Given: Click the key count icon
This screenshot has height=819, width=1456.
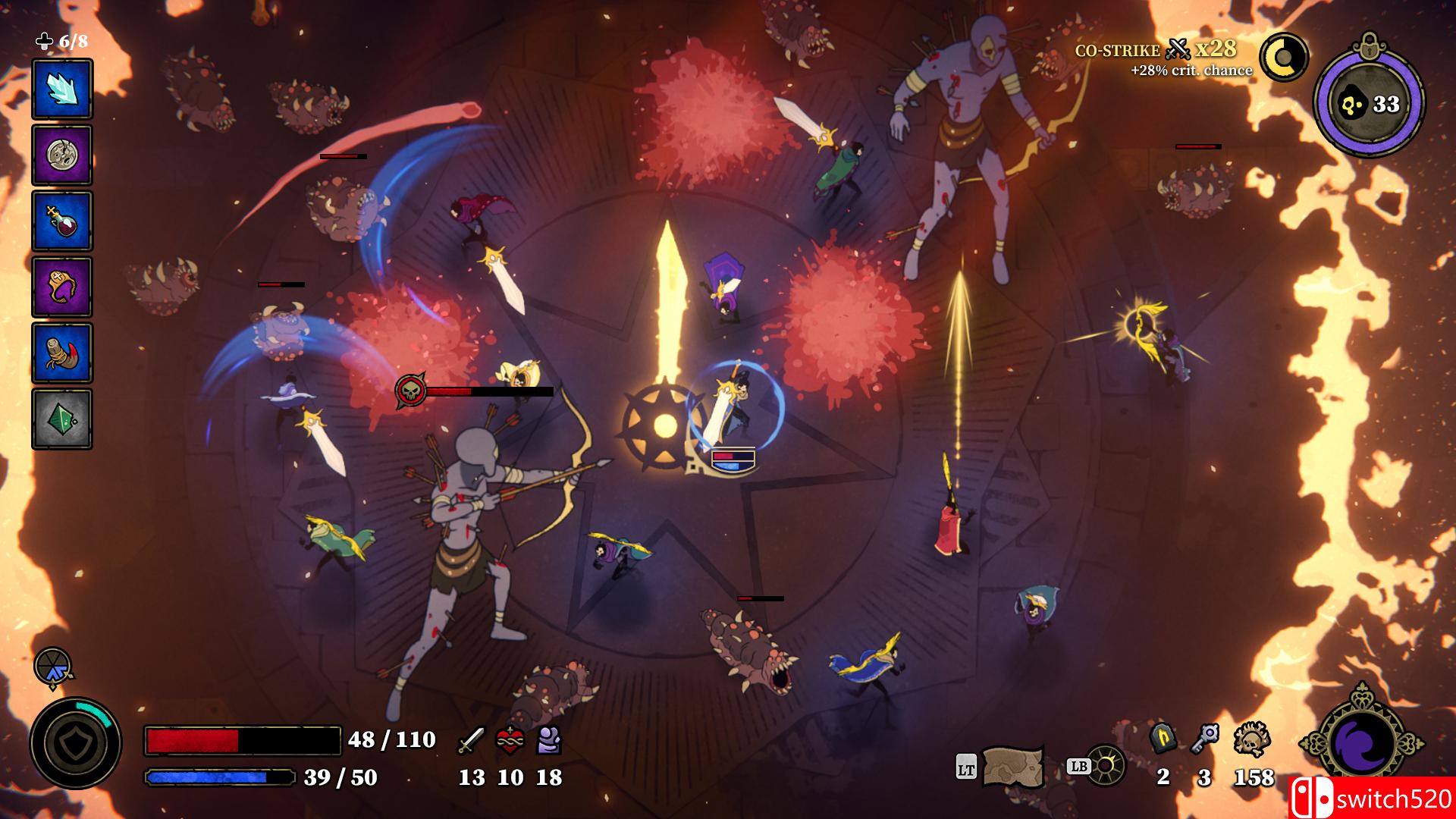Looking at the screenshot, I should point(1207,737).
